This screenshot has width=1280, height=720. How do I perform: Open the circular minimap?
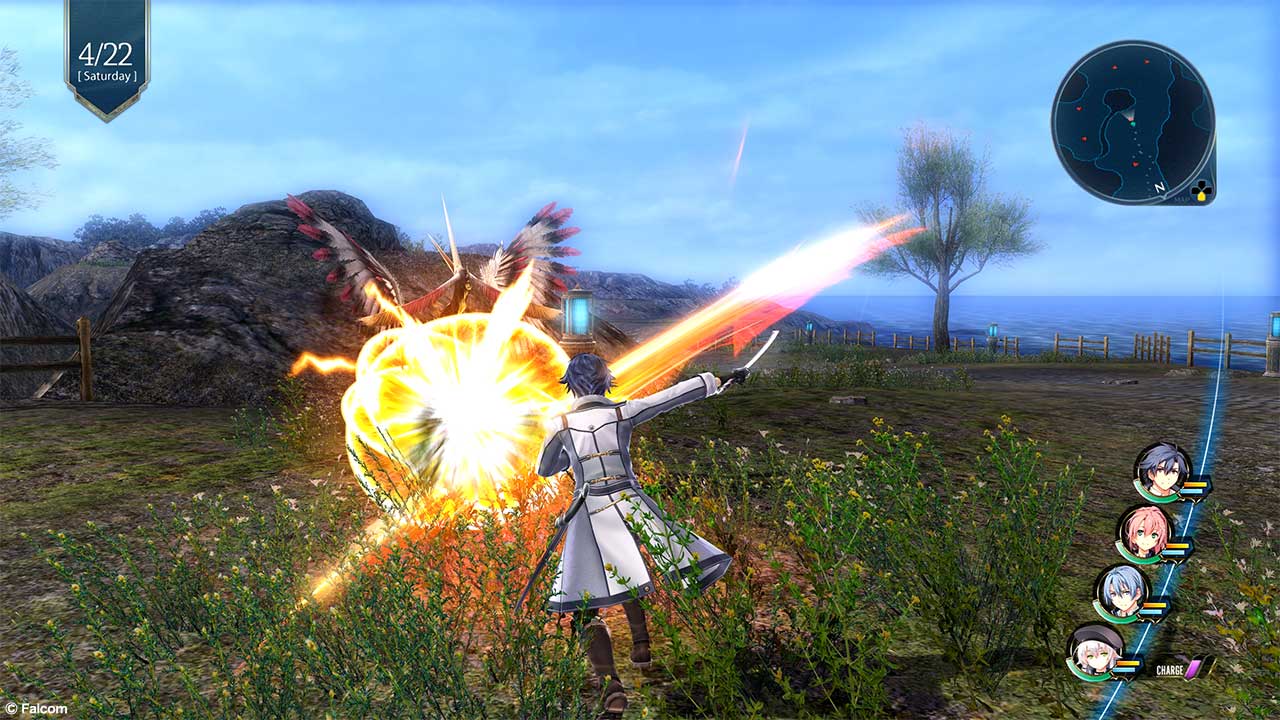[1132, 122]
